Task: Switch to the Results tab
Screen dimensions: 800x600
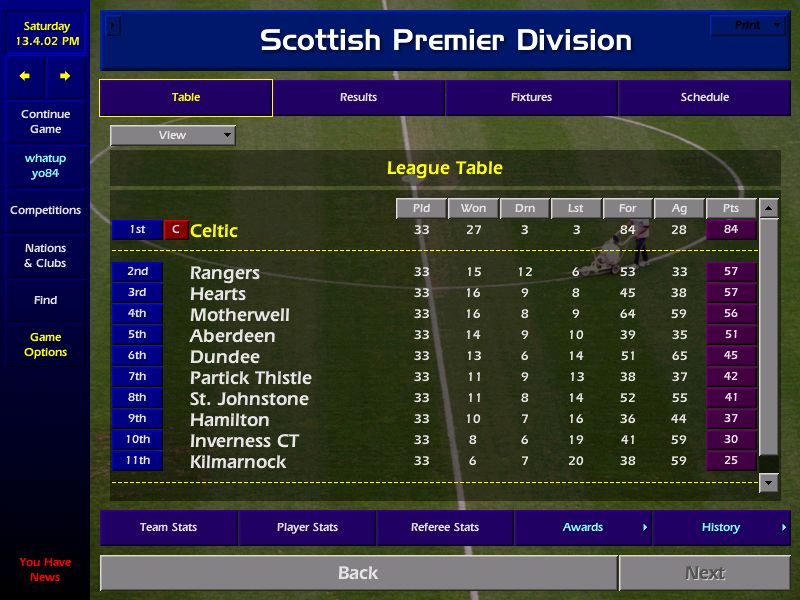Action: coord(358,98)
